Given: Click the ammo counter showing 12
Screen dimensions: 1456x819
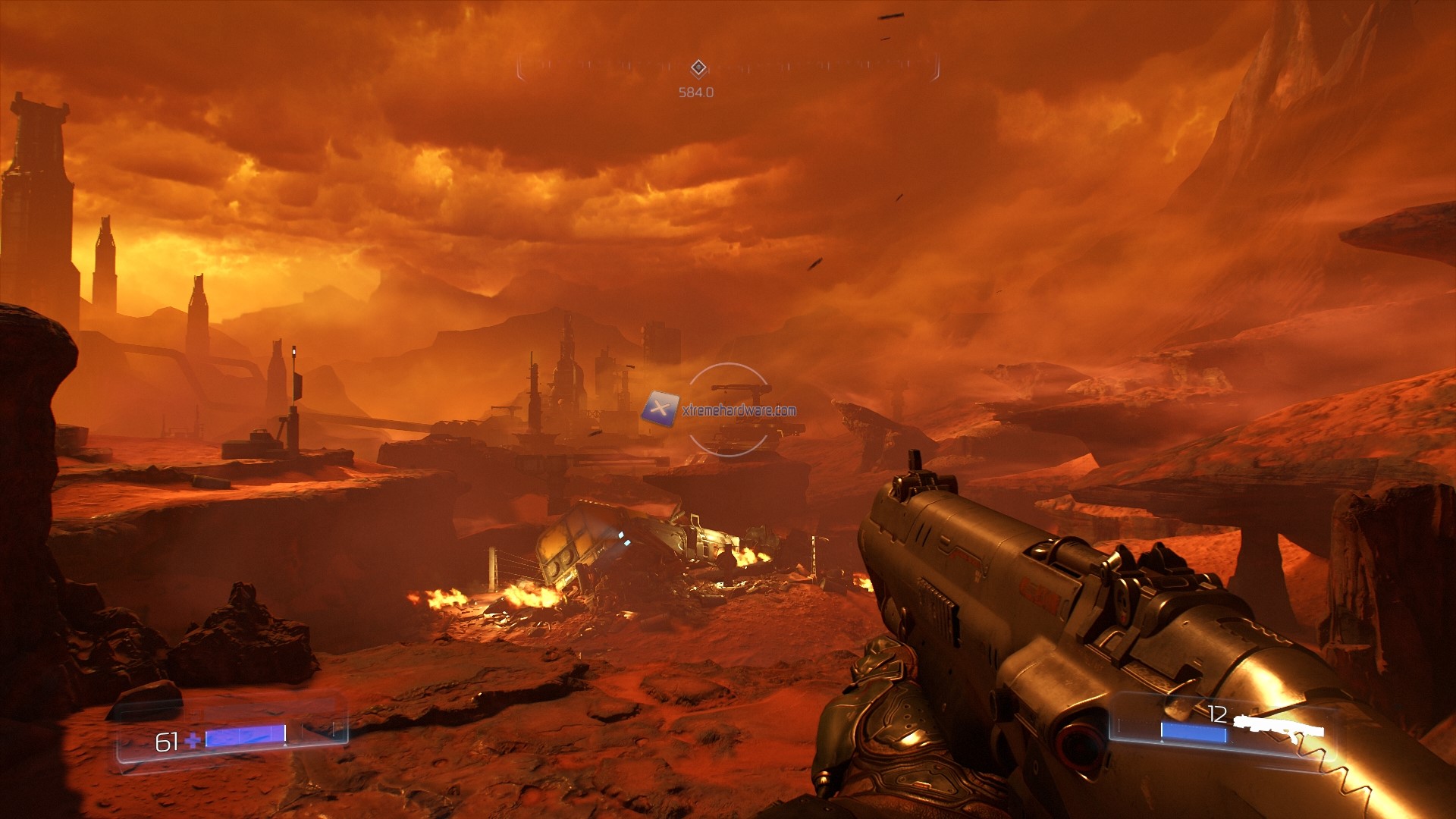Looking at the screenshot, I should [x=1217, y=712].
